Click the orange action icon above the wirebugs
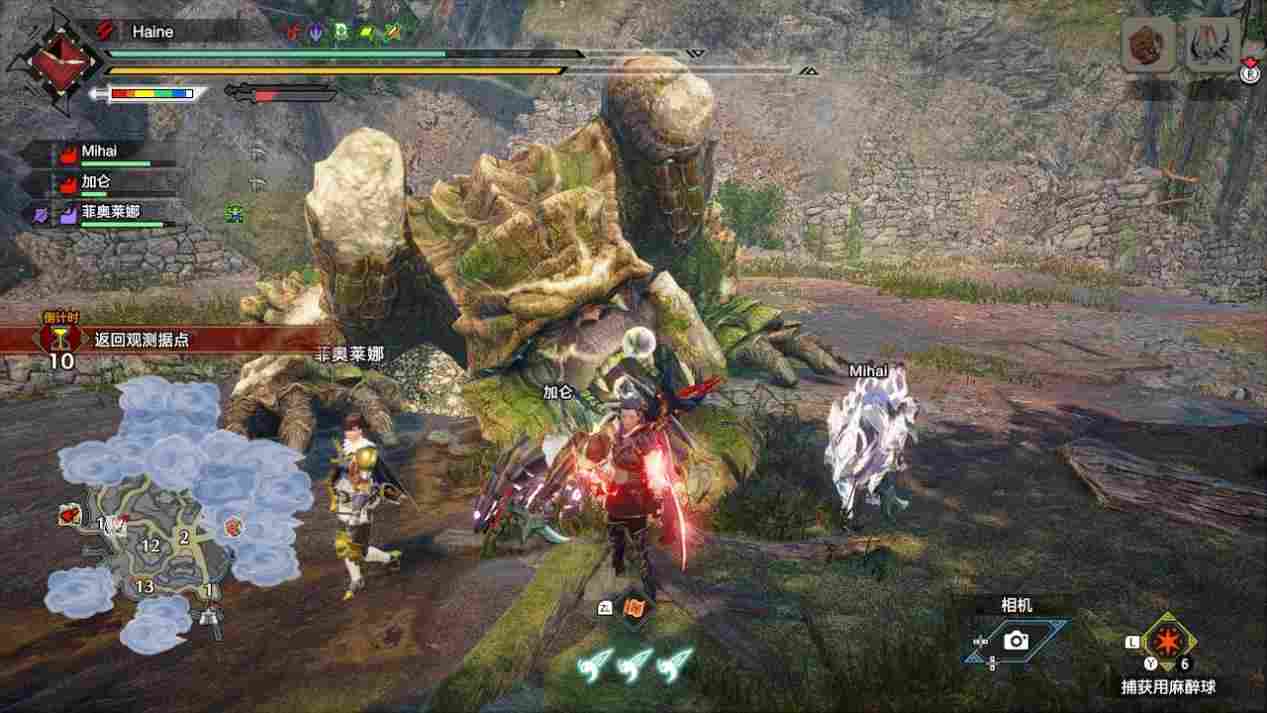 (x=633, y=607)
